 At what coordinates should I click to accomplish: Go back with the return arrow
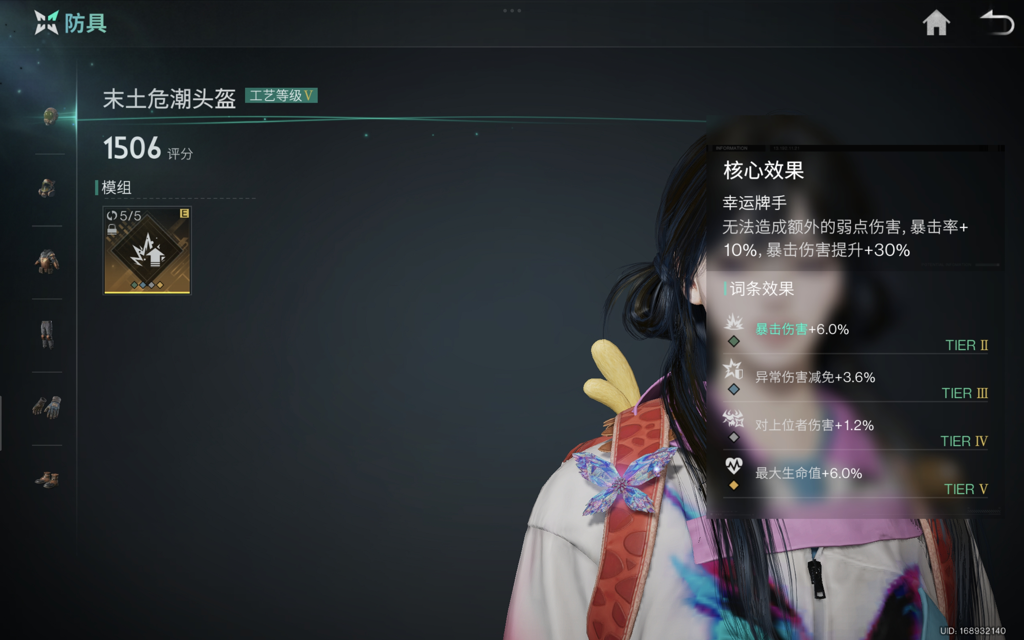click(x=996, y=22)
